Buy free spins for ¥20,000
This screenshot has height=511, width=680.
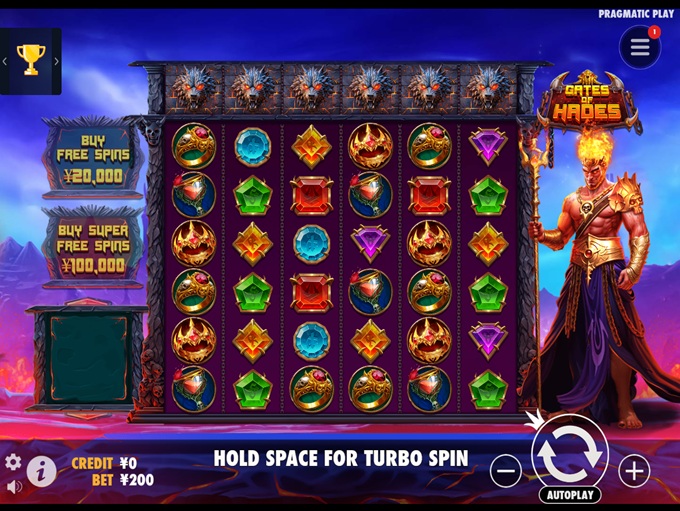coord(95,159)
